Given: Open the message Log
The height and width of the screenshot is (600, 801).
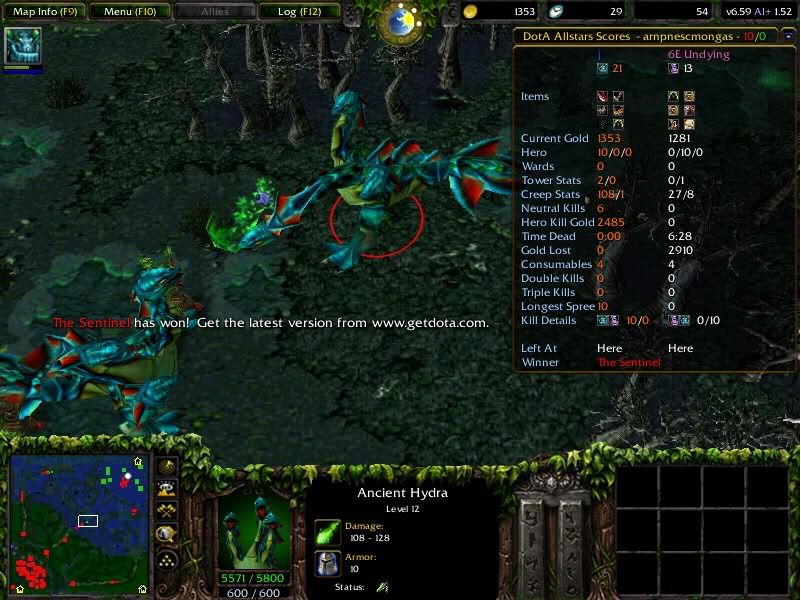Looking at the screenshot, I should 299,12.
